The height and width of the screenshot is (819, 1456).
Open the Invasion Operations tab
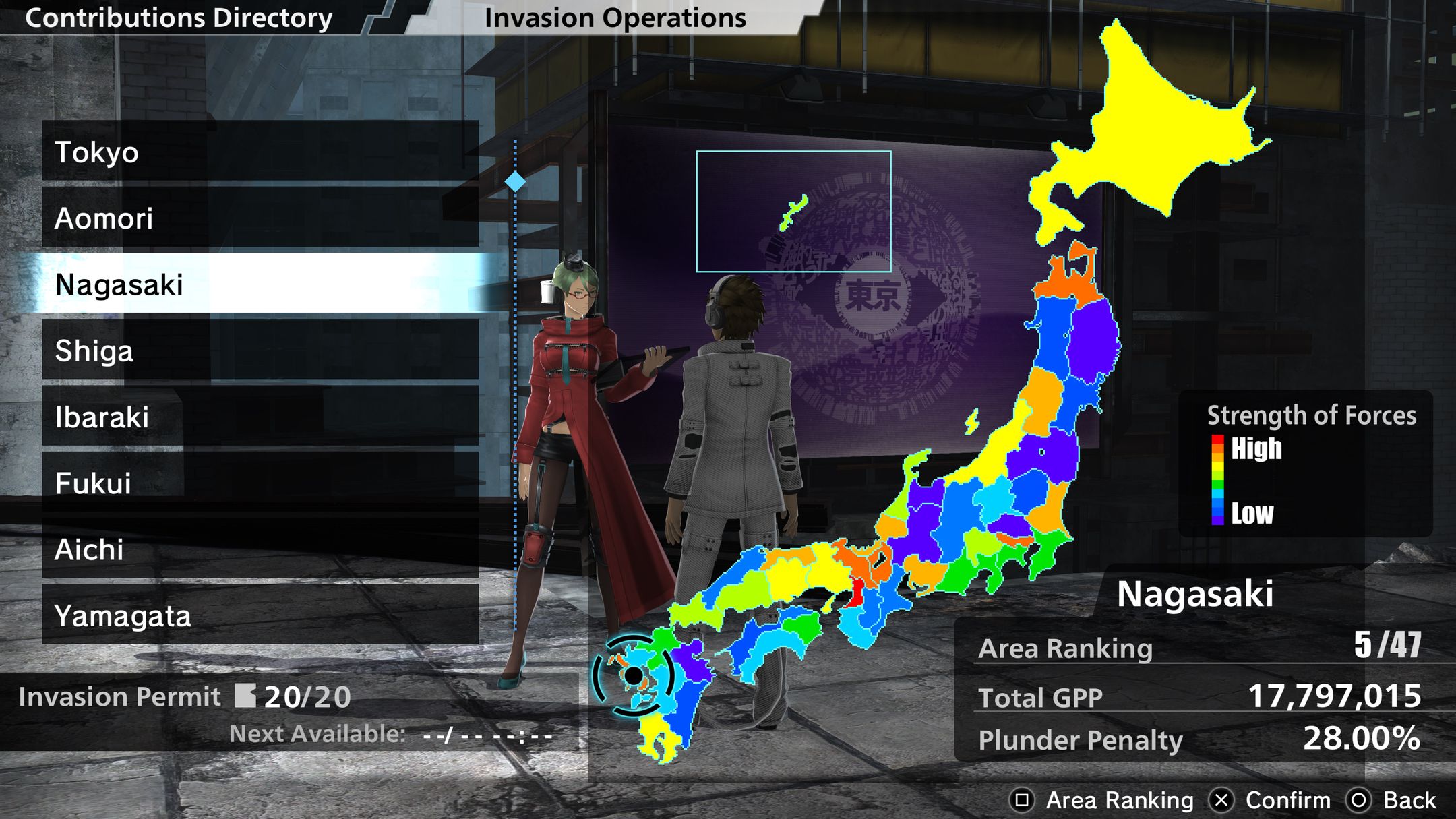[x=615, y=18]
